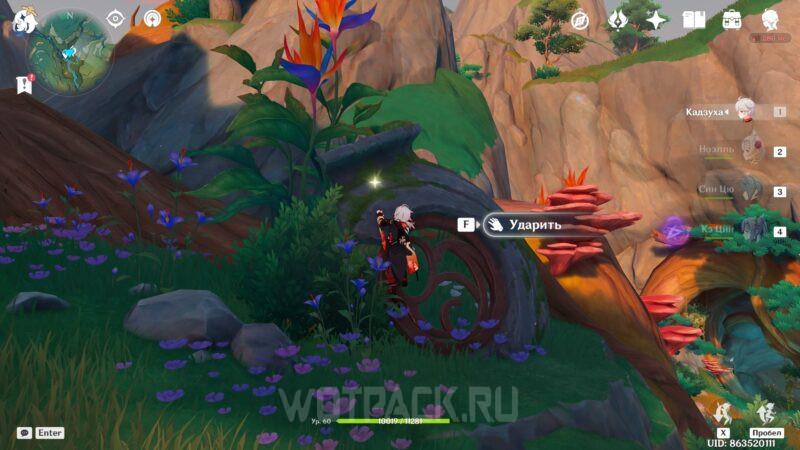Click the climb-down action icon
The height and width of the screenshot is (450, 800).
[722, 410]
